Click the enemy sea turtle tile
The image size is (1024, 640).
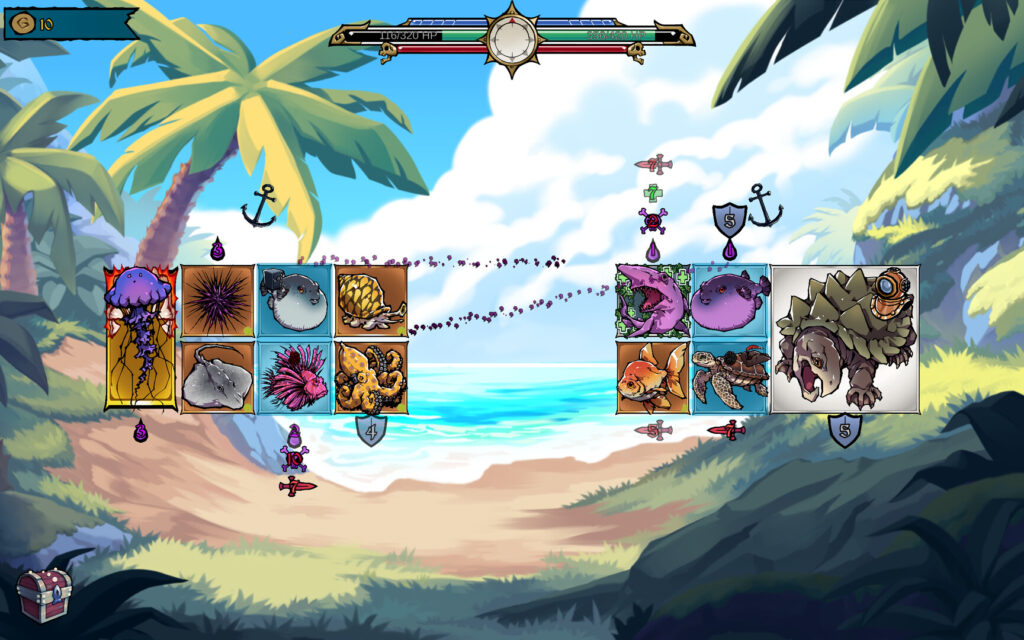click(730, 376)
